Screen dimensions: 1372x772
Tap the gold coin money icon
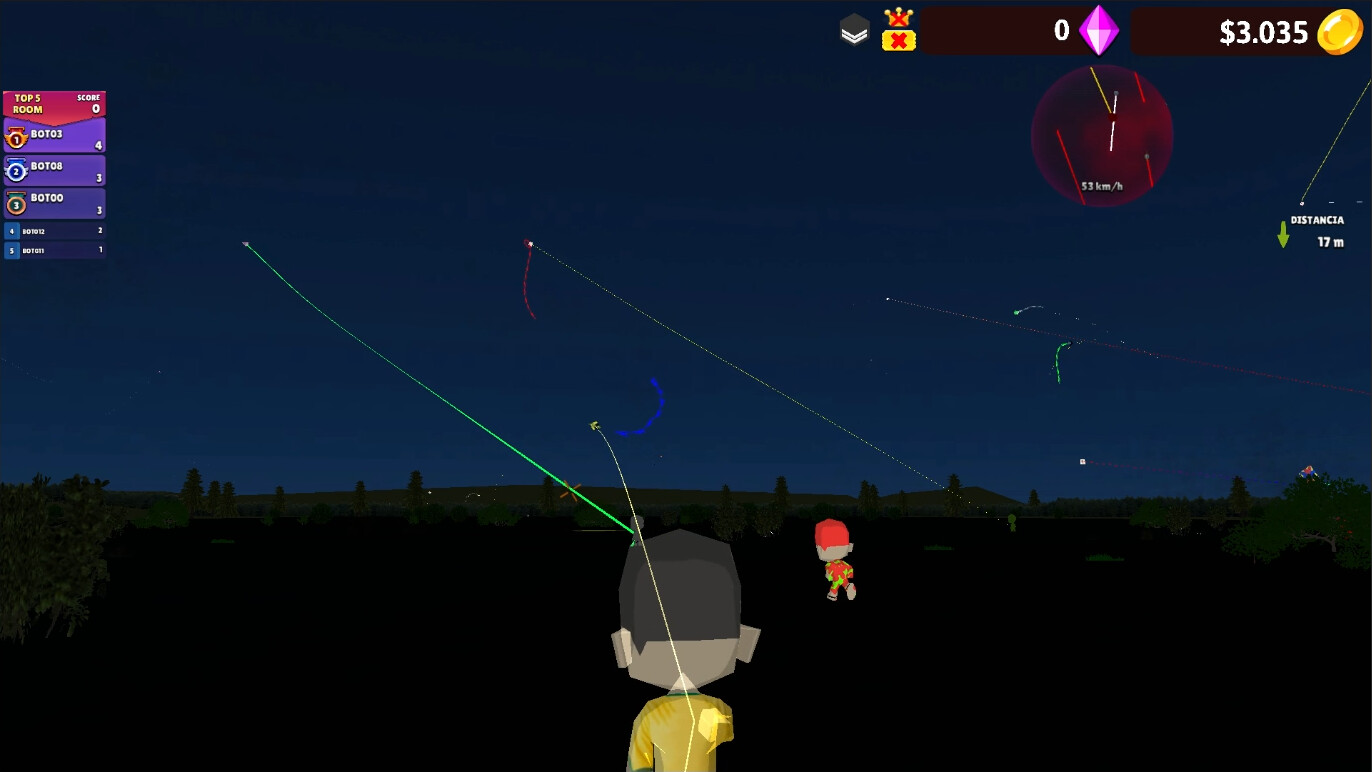pos(1340,31)
